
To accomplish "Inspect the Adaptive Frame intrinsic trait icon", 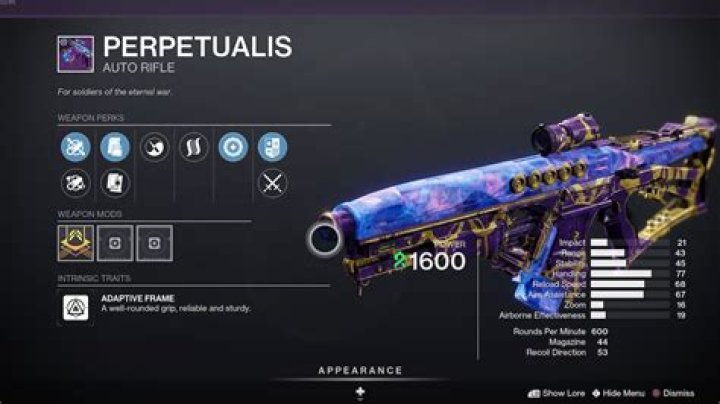I will point(76,307).
